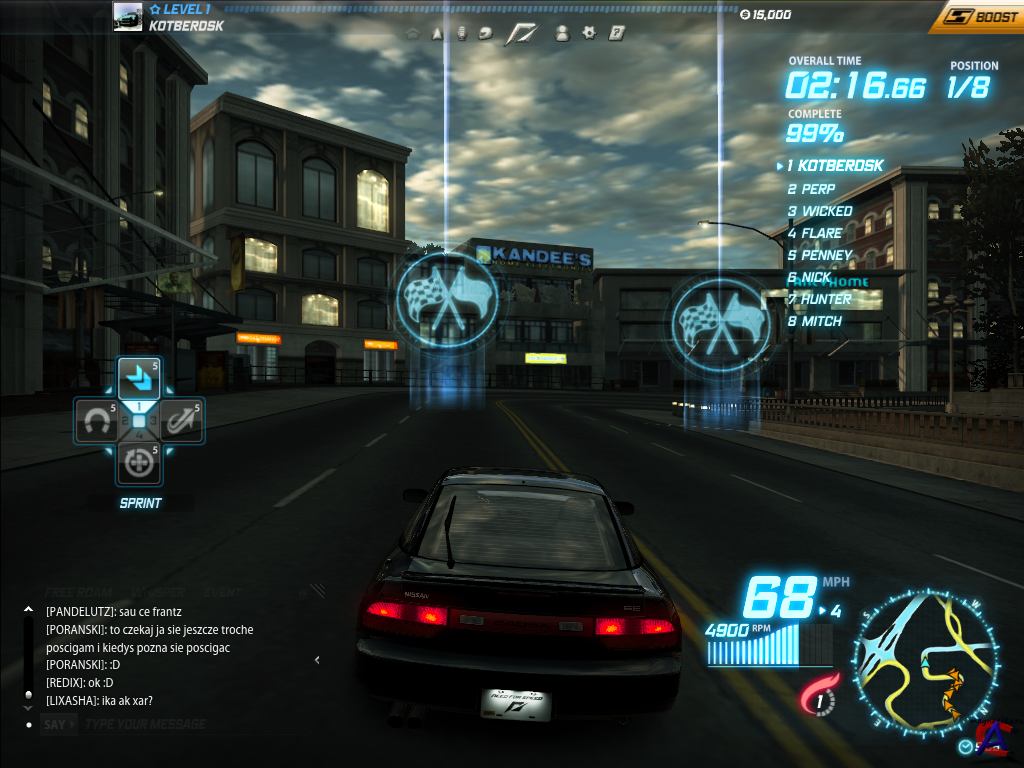The width and height of the screenshot is (1024, 768).
Task: Click the Need for Speed logo
Action: [521, 33]
